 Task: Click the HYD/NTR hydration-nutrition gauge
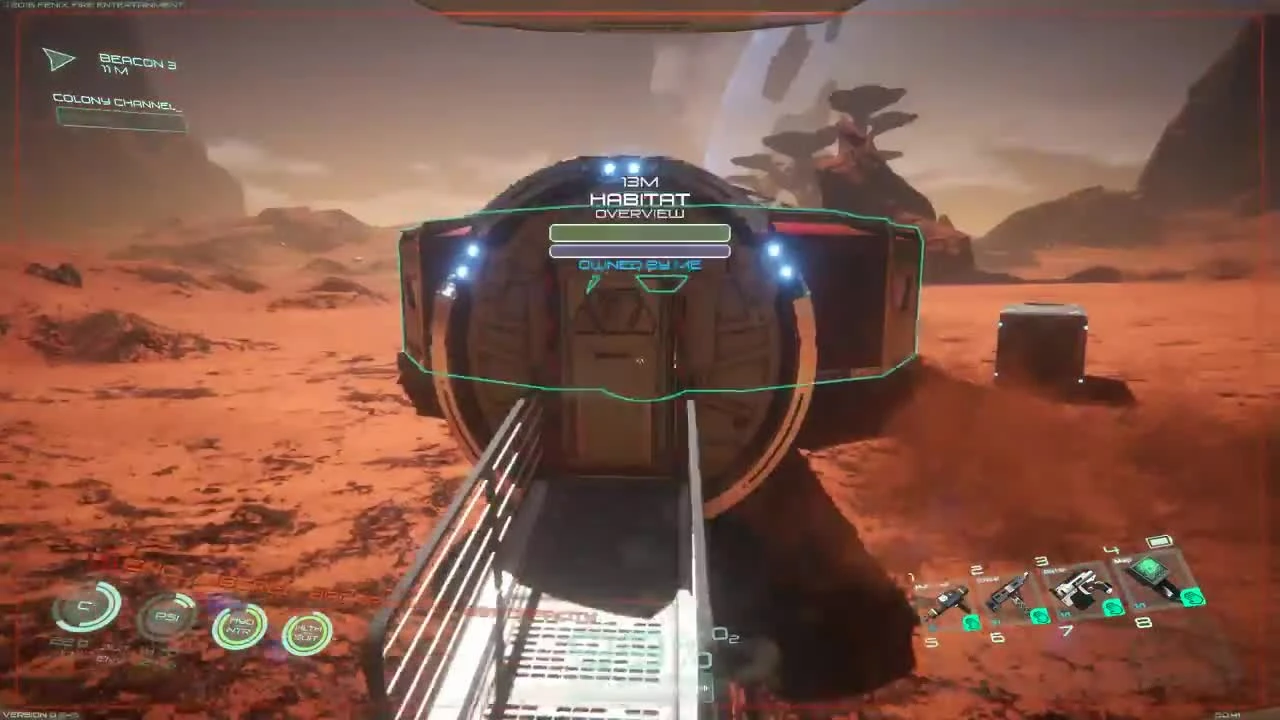[x=240, y=625]
